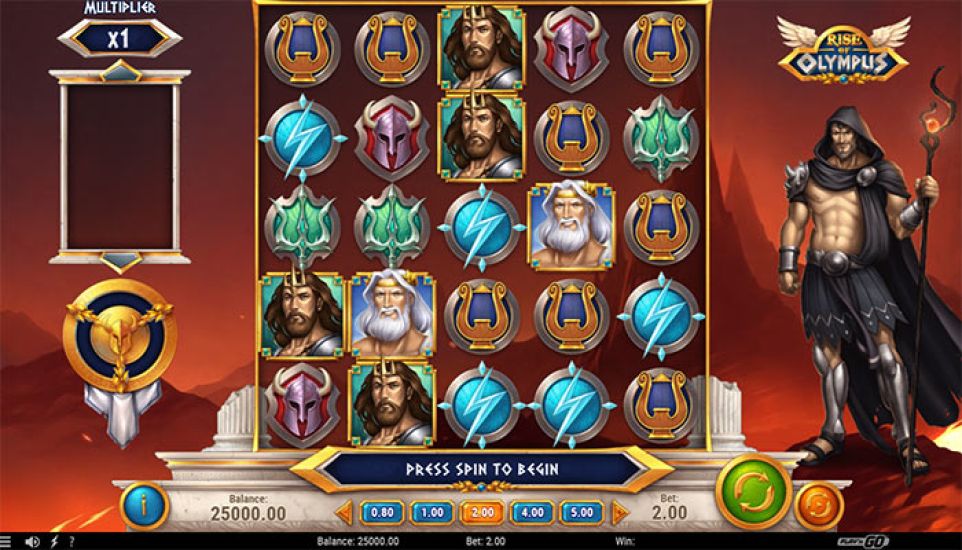Select the 0.80 bet amount
The height and width of the screenshot is (550, 962).
[x=382, y=513]
